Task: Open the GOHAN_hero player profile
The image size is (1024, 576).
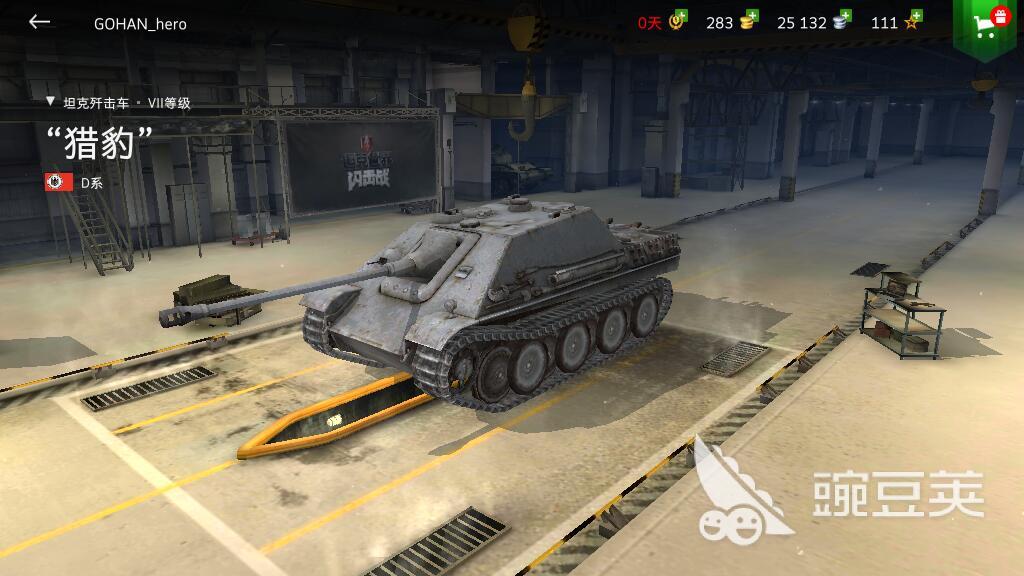Action: tap(140, 23)
